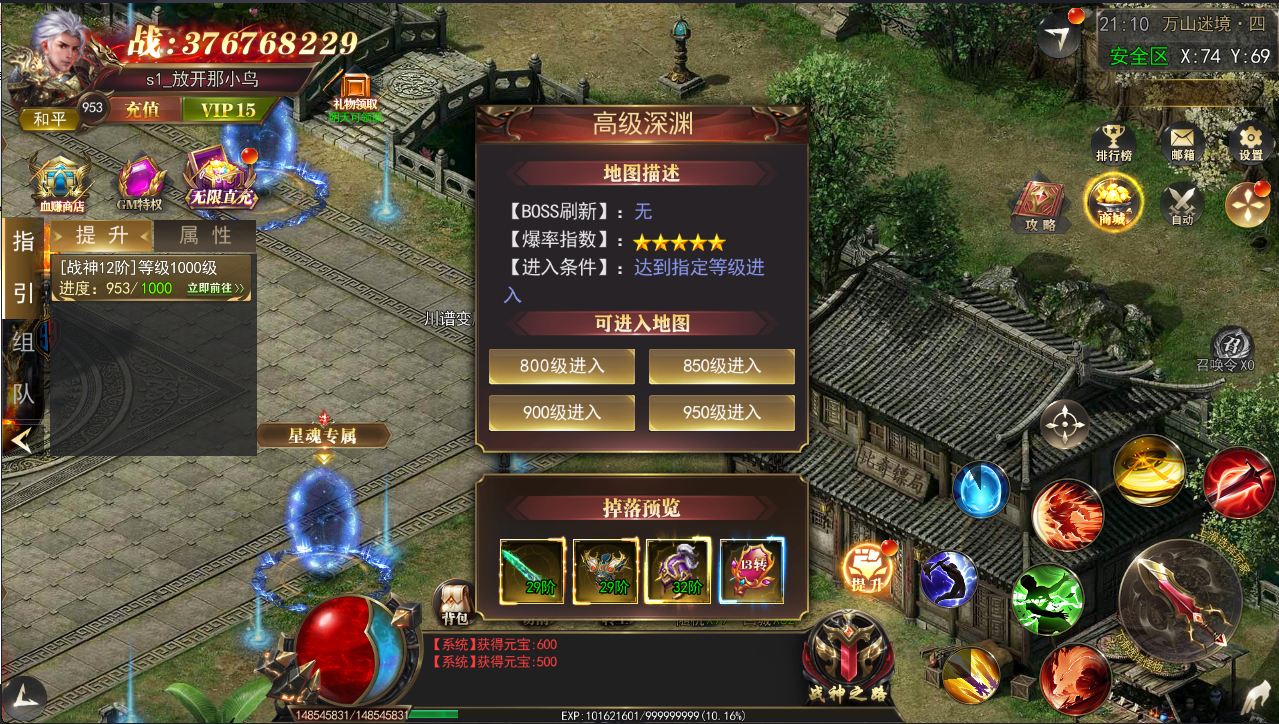Switch to the 属性 tab
The width and height of the screenshot is (1279, 724).
(205, 236)
